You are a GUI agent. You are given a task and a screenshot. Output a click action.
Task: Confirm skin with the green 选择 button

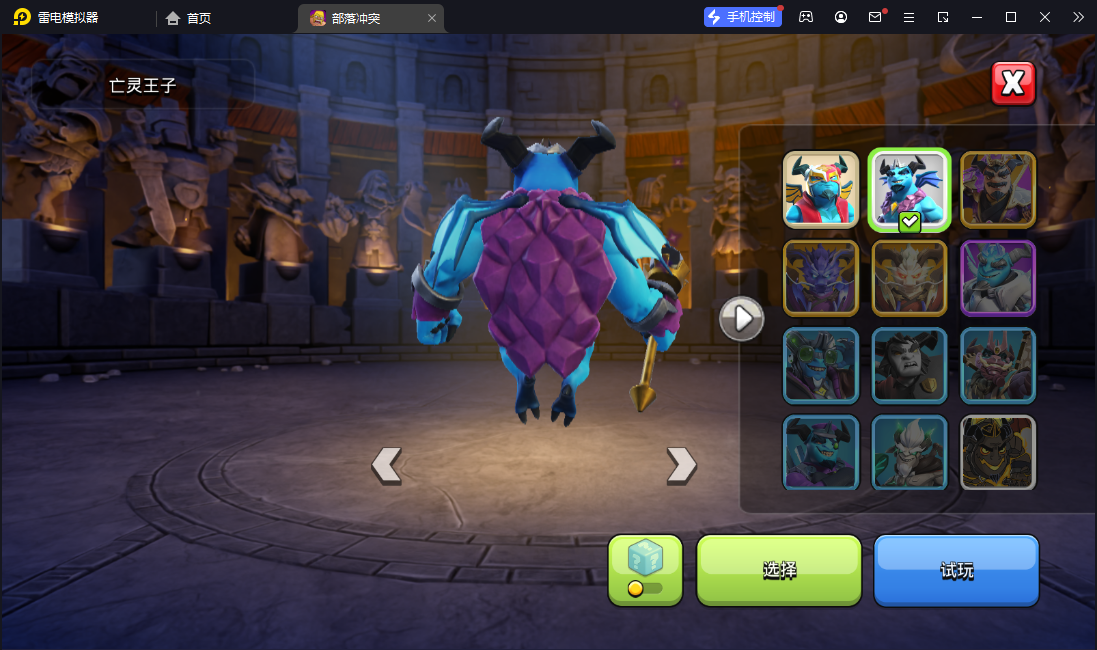coord(779,570)
